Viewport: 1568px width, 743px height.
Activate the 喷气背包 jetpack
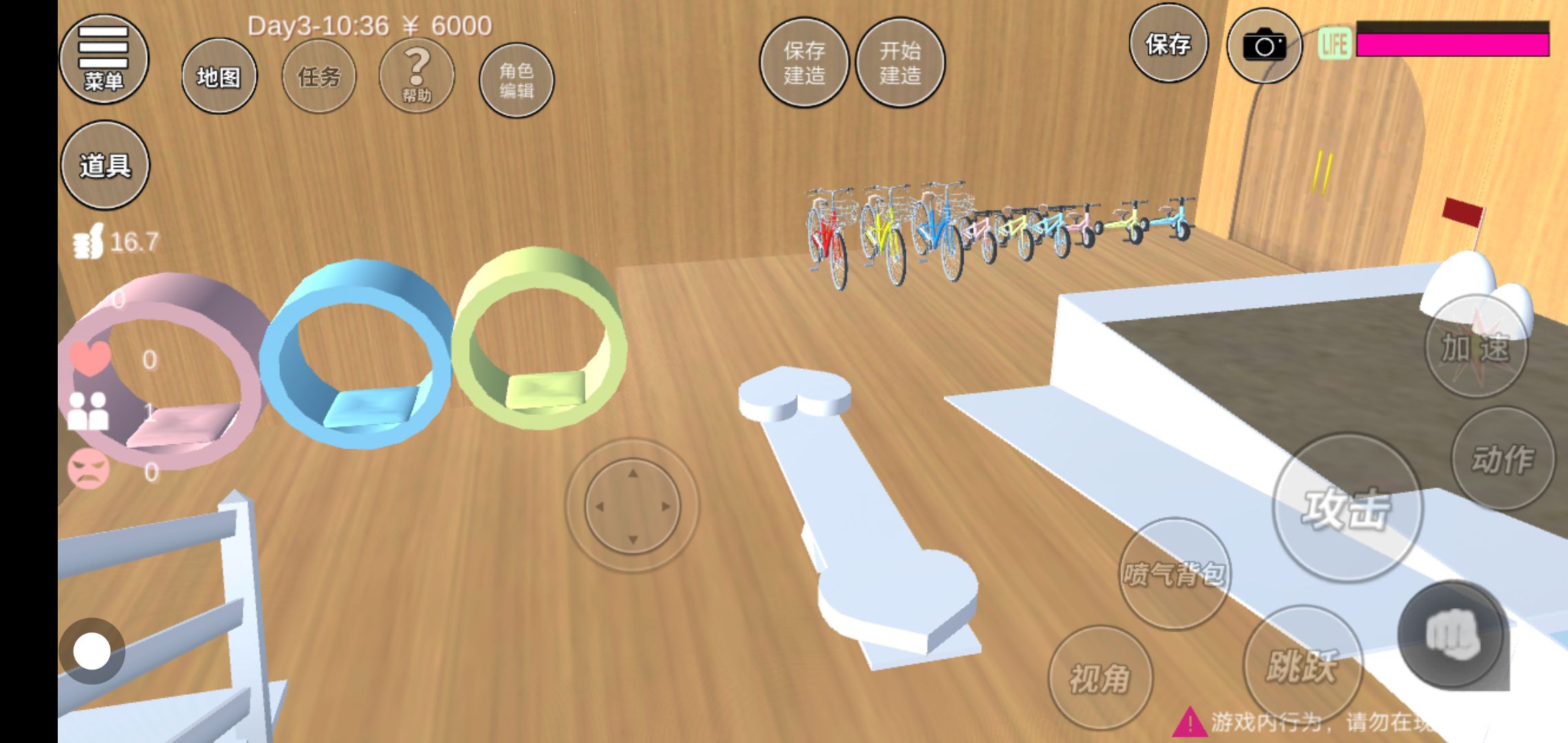[x=1173, y=574]
